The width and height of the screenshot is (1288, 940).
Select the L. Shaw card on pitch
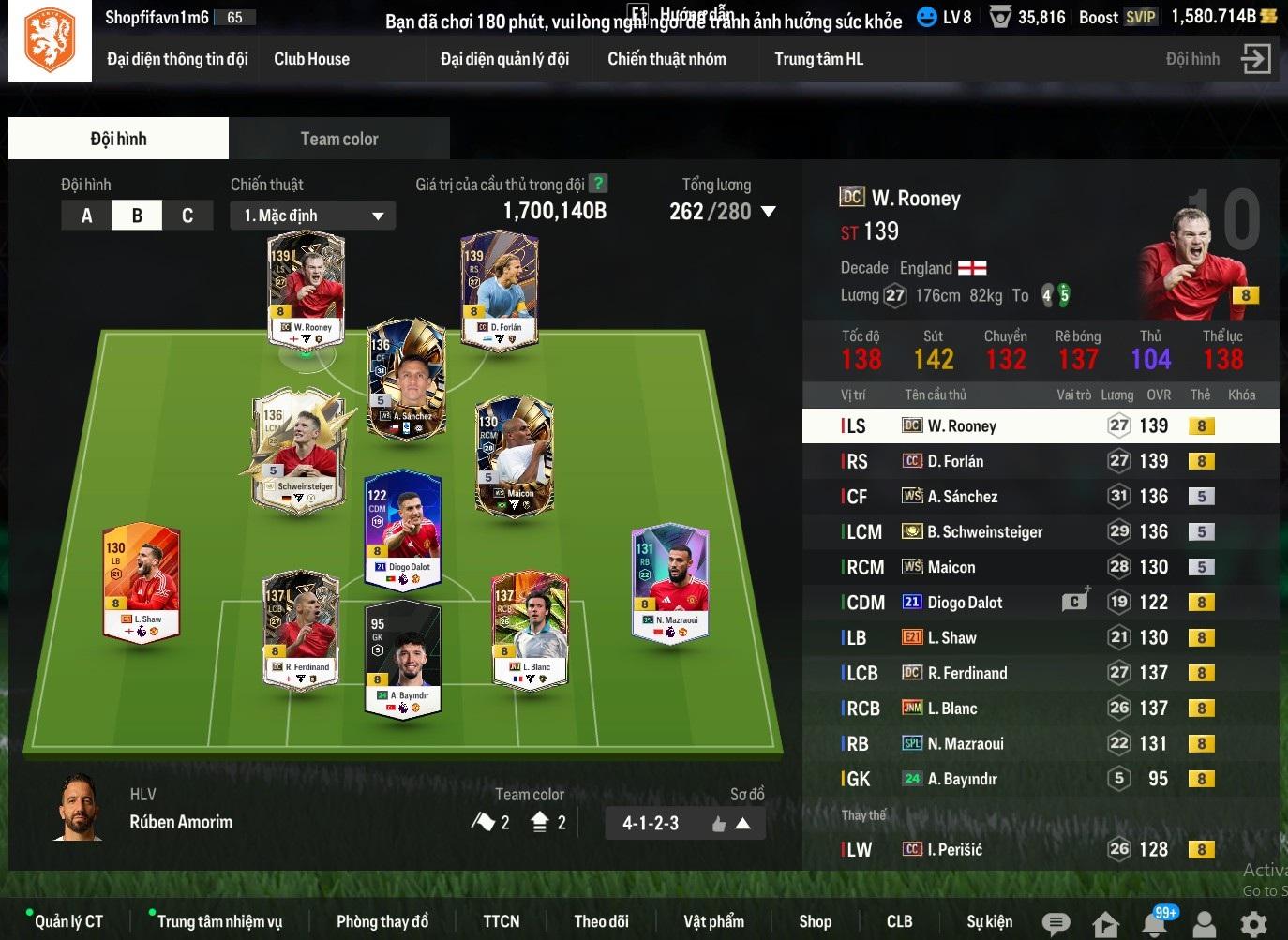point(142,581)
